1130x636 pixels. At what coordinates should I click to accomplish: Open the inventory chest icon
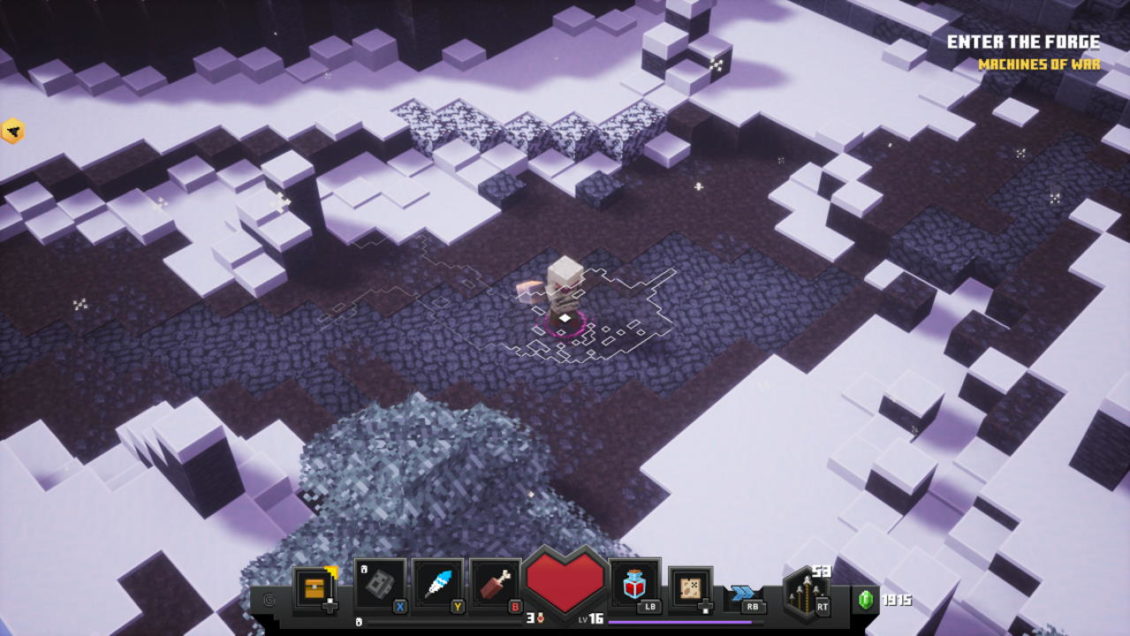(312, 588)
